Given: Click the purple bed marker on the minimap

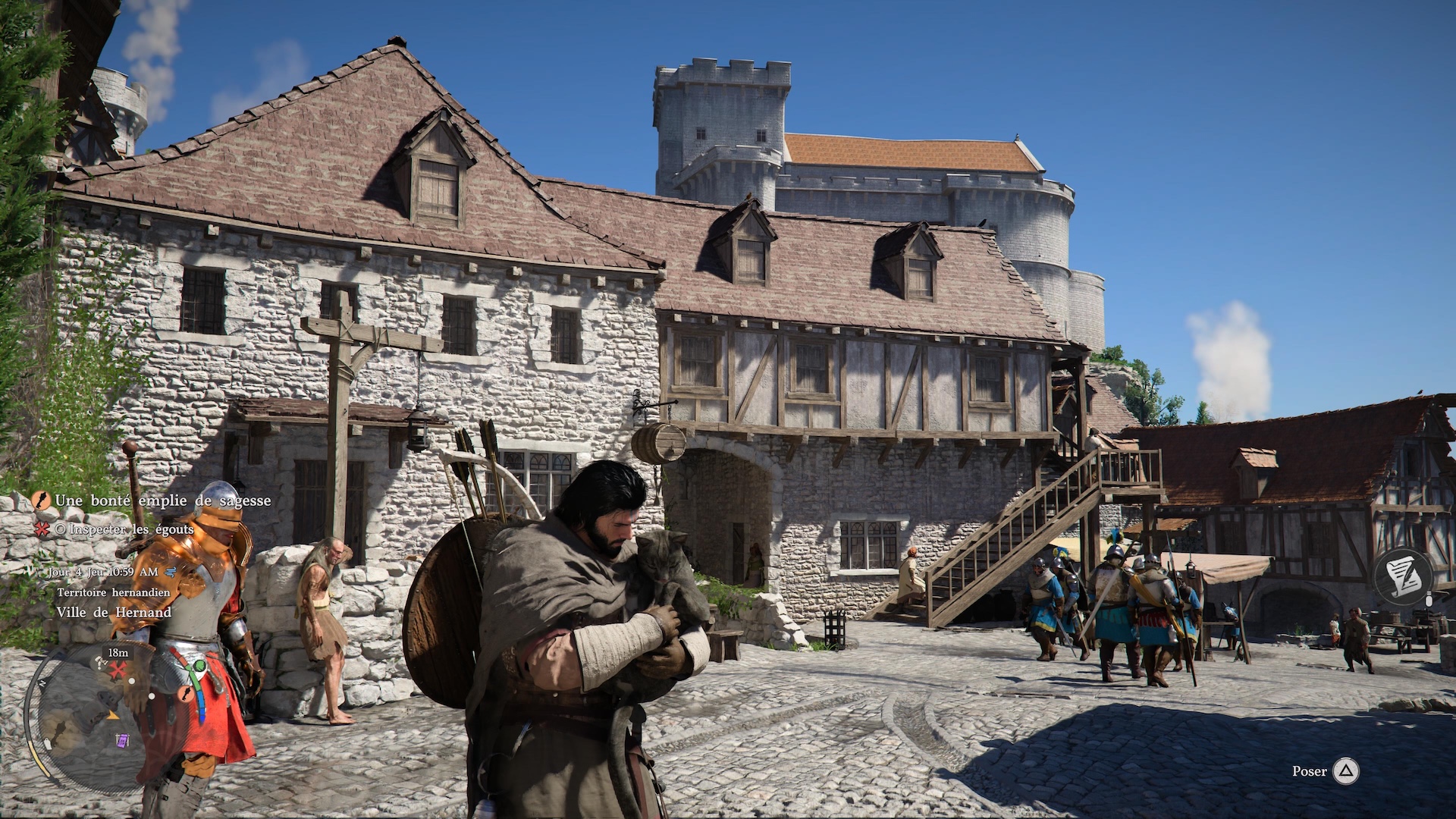Looking at the screenshot, I should tap(122, 740).
